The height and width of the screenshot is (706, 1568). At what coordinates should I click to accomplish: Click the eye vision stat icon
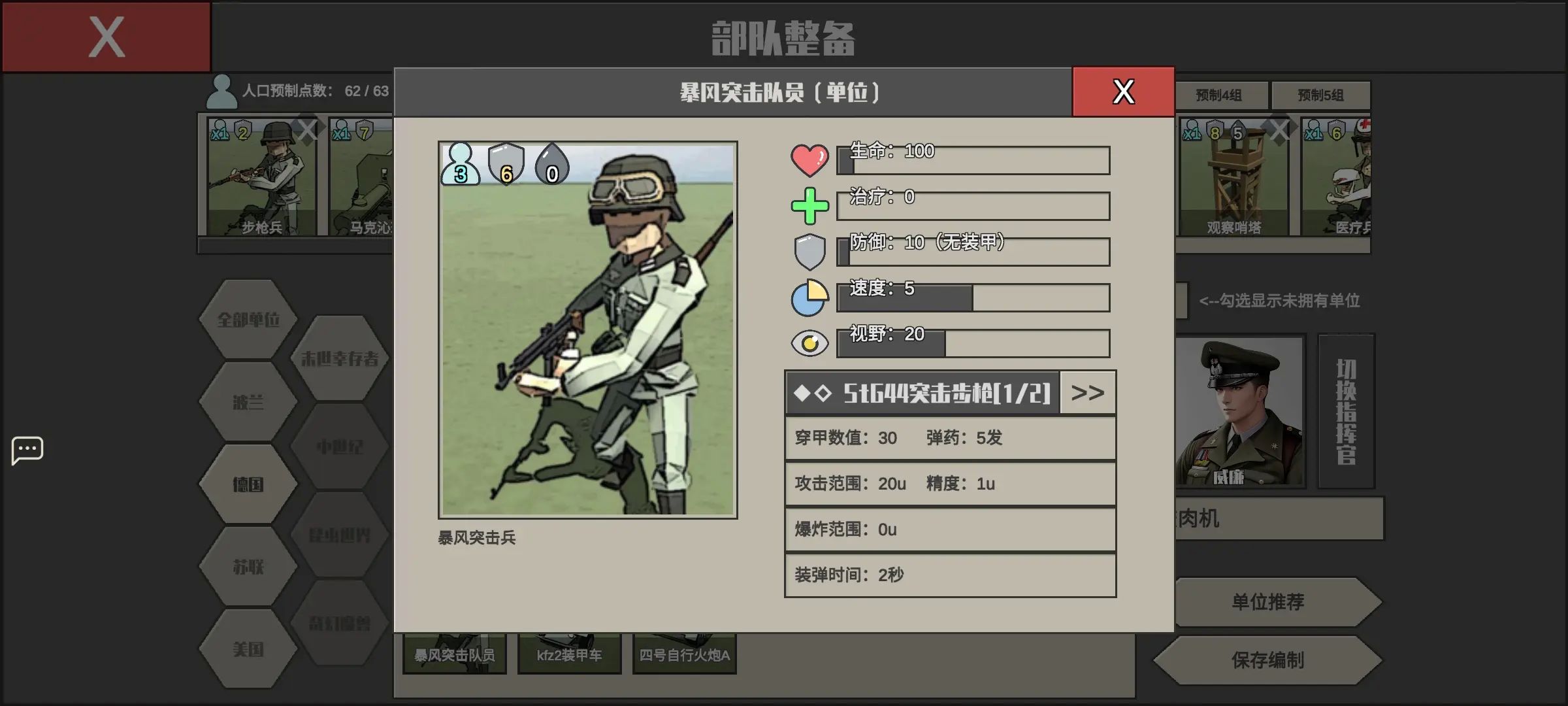pyautogui.click(x=810, y=343)
